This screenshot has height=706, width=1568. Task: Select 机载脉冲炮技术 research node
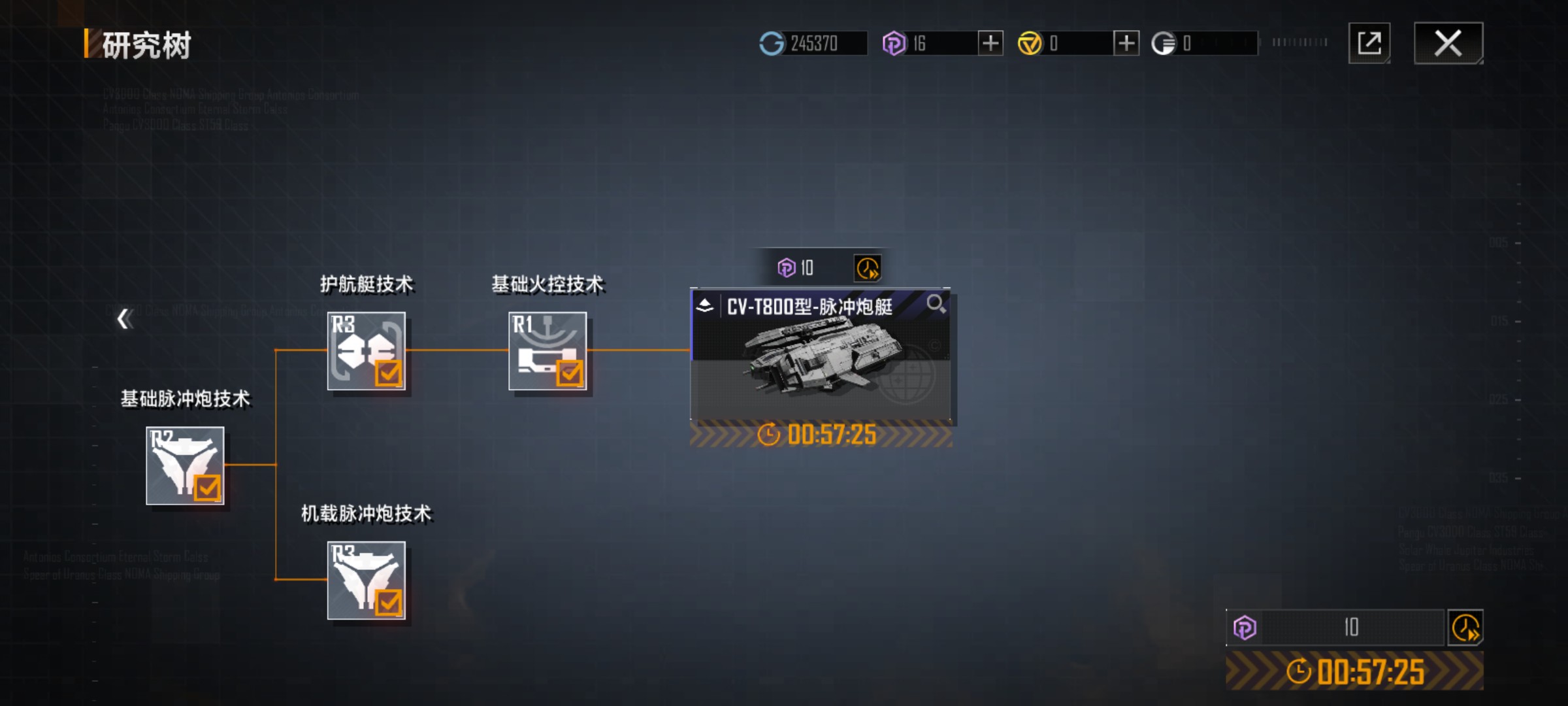click(x=366, y=580)
